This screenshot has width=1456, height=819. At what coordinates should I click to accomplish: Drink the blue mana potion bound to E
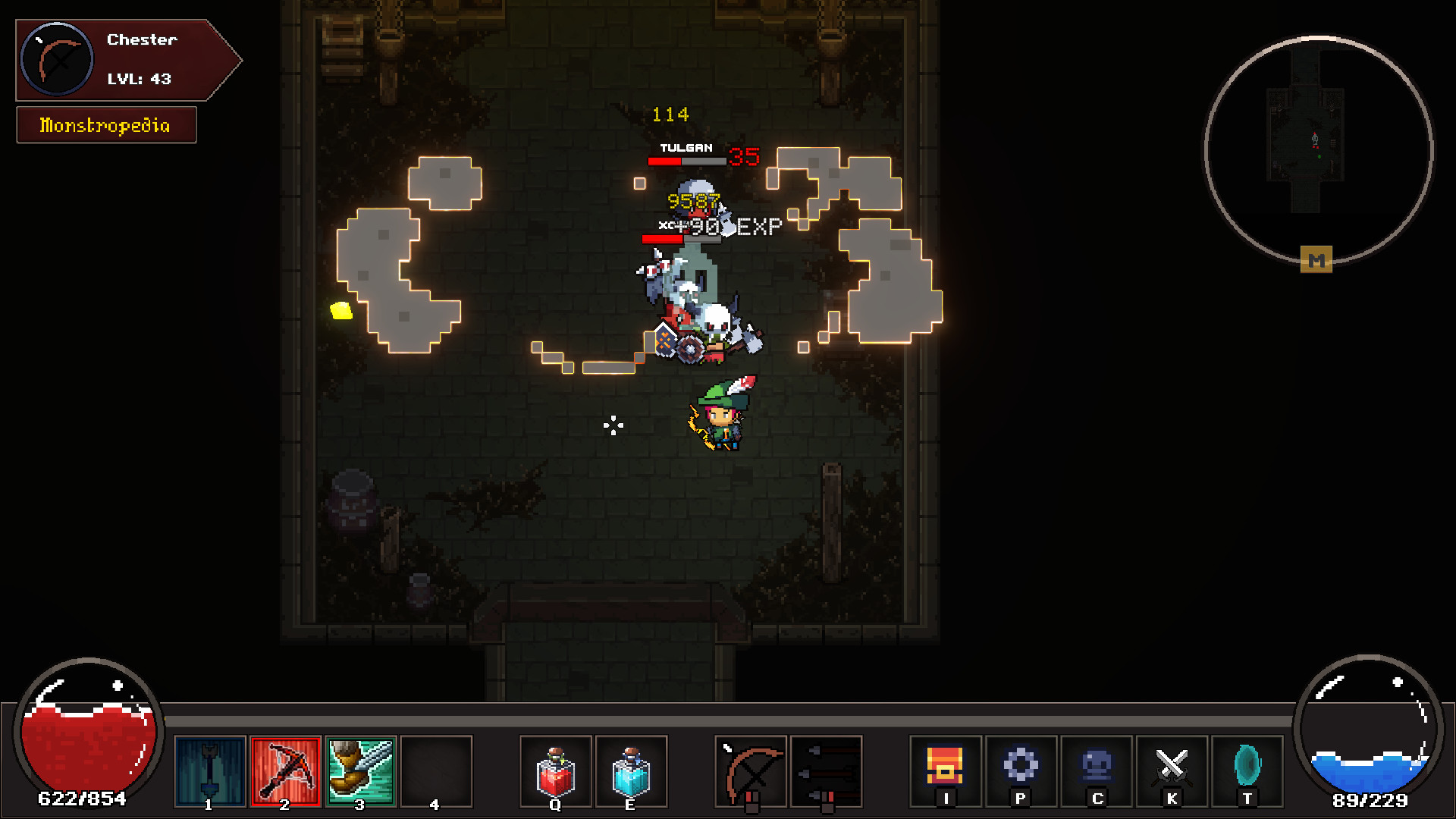(x=630, y=770)
